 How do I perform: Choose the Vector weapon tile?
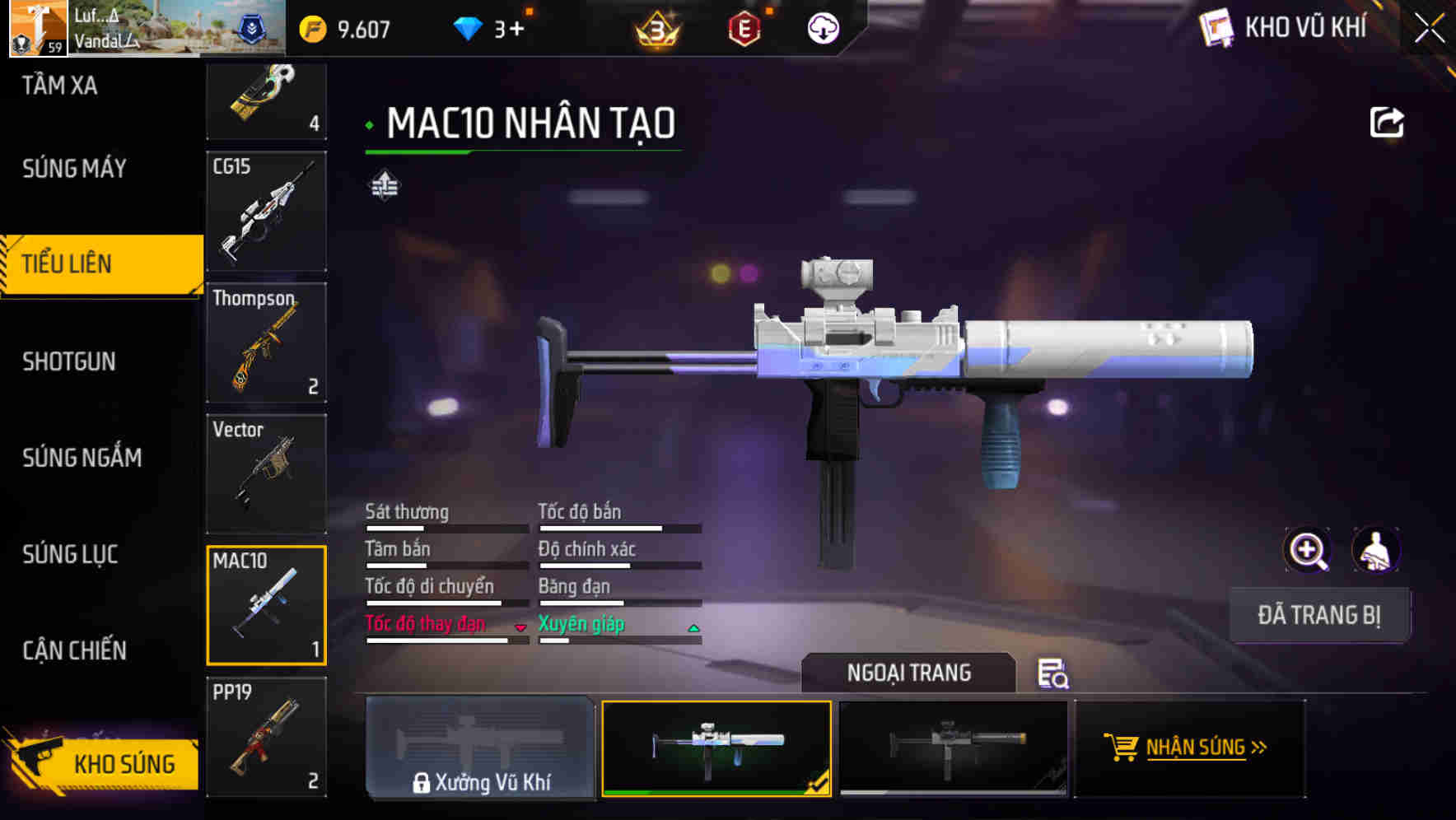[266, 473]
